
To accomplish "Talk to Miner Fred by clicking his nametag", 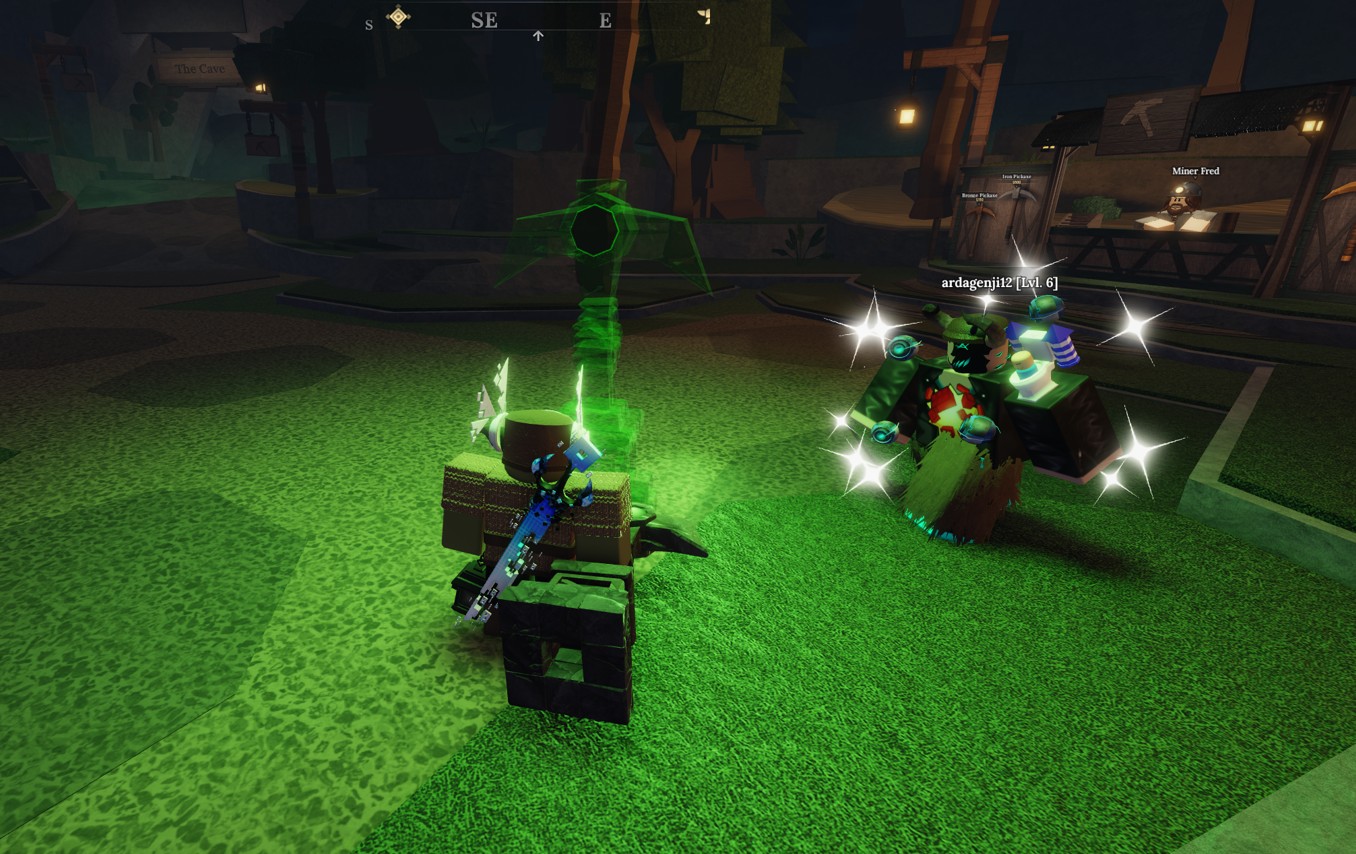I will click(x=1196, y=171).
